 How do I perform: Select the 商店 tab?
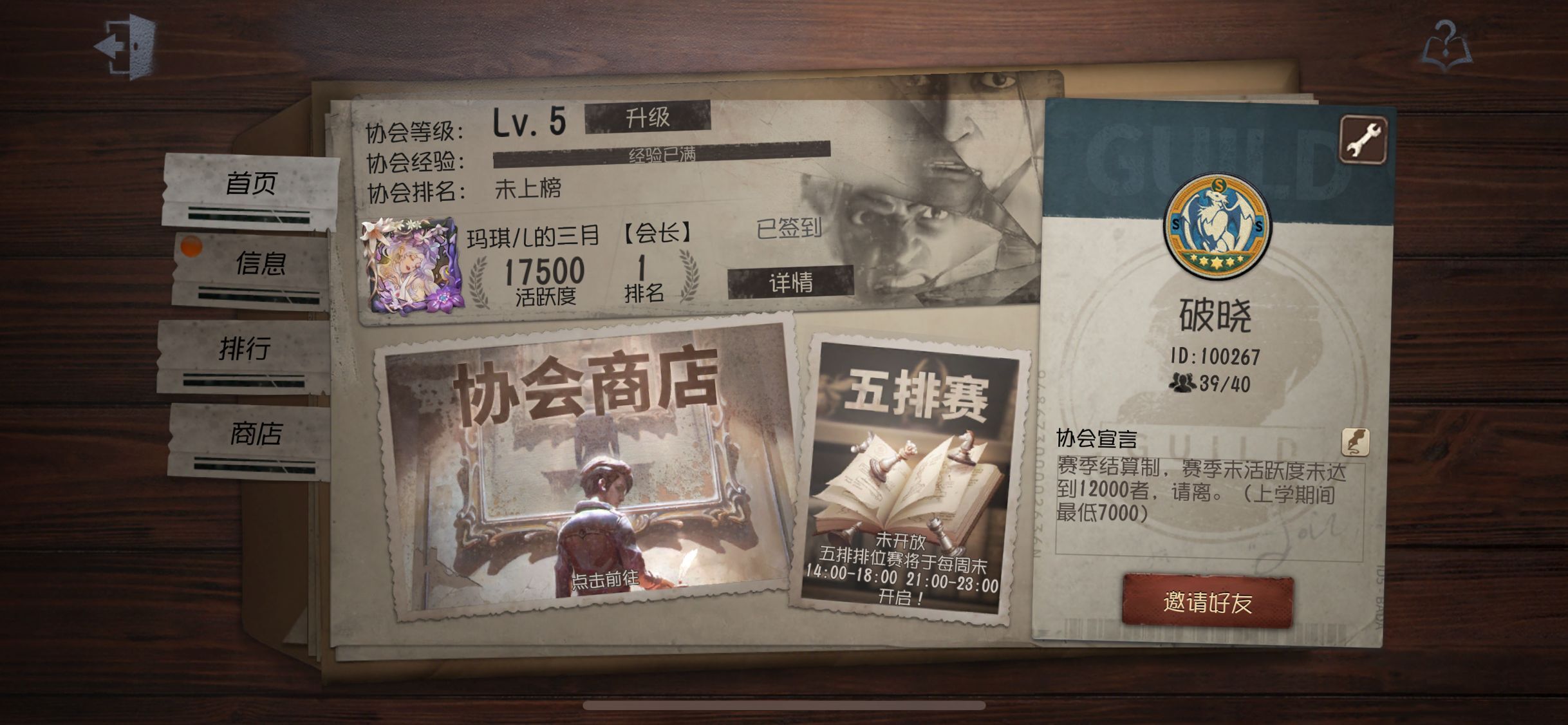click(x=256, y=434)
